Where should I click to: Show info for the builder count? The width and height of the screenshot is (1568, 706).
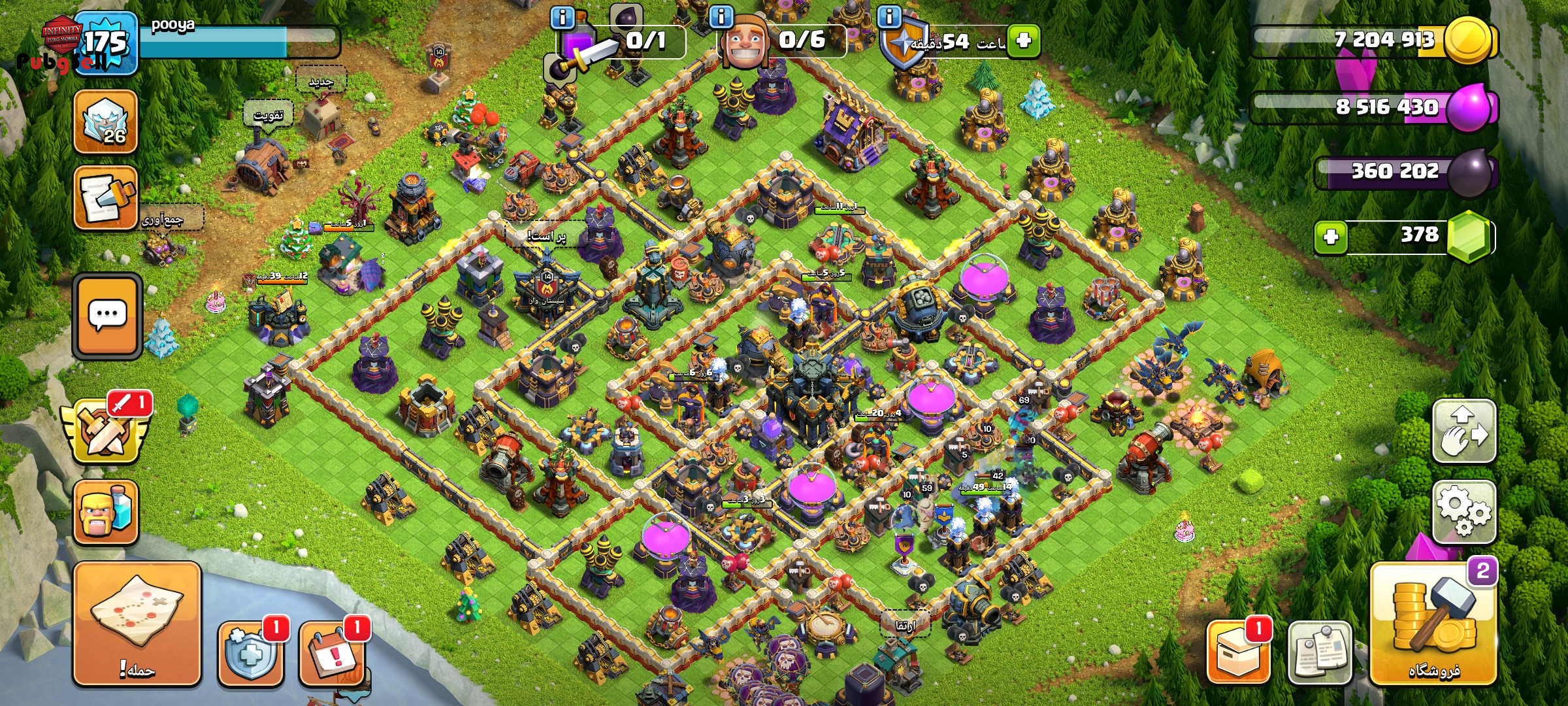[x=721, y=17]
